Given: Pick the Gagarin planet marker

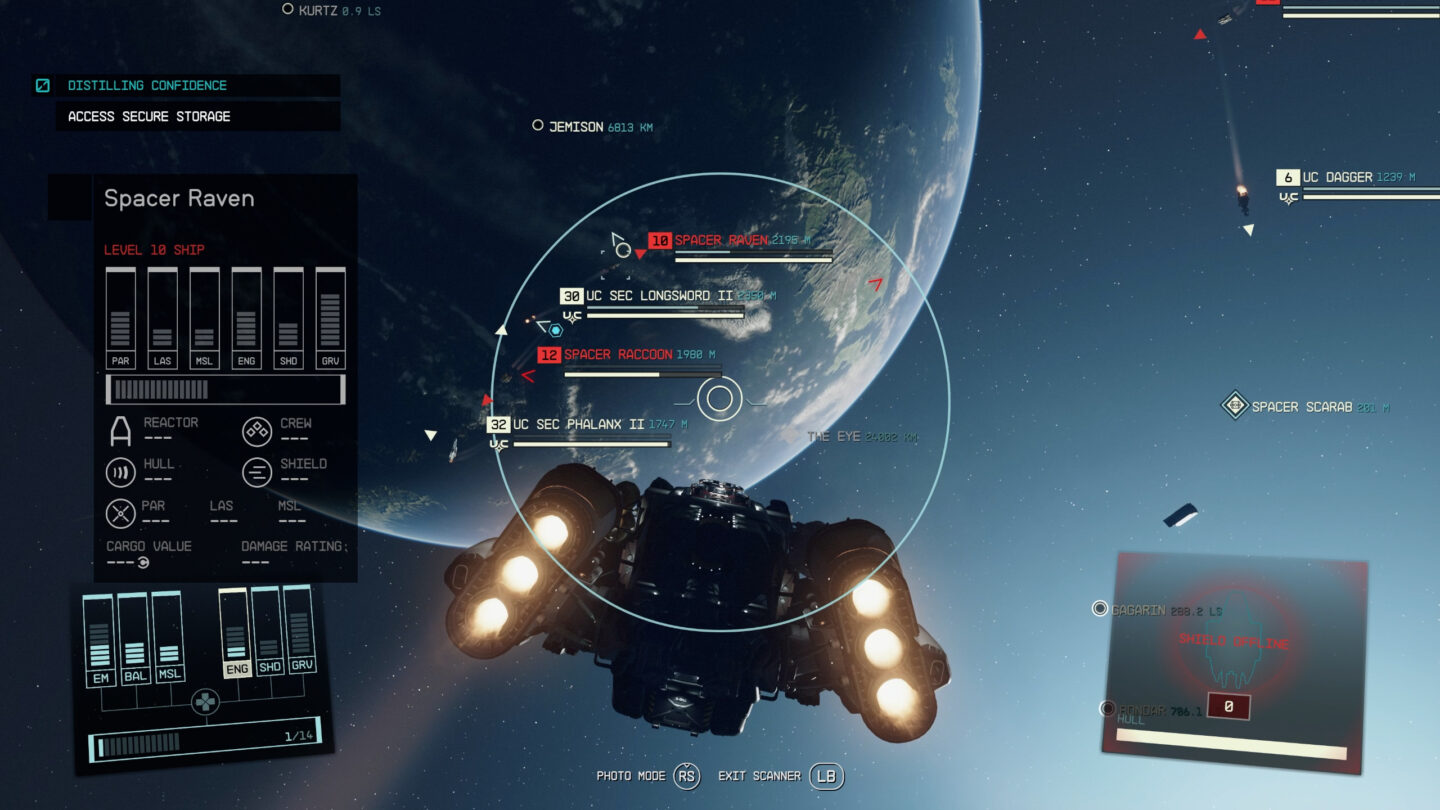Looking at the screenshot, I should tap(1100, 609).
